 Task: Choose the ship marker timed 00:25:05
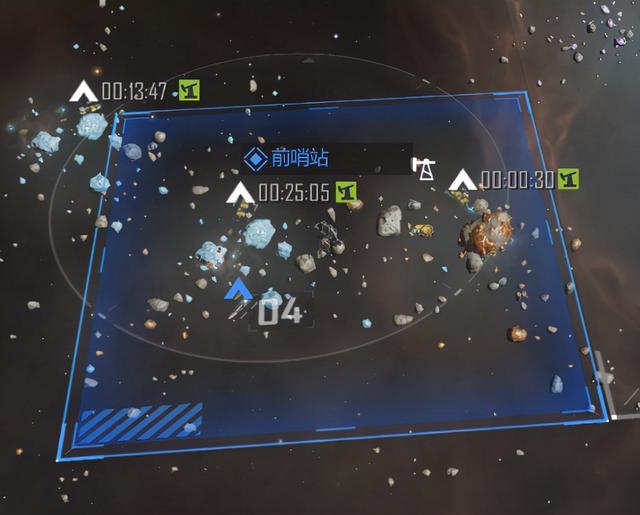coord(241,192)
